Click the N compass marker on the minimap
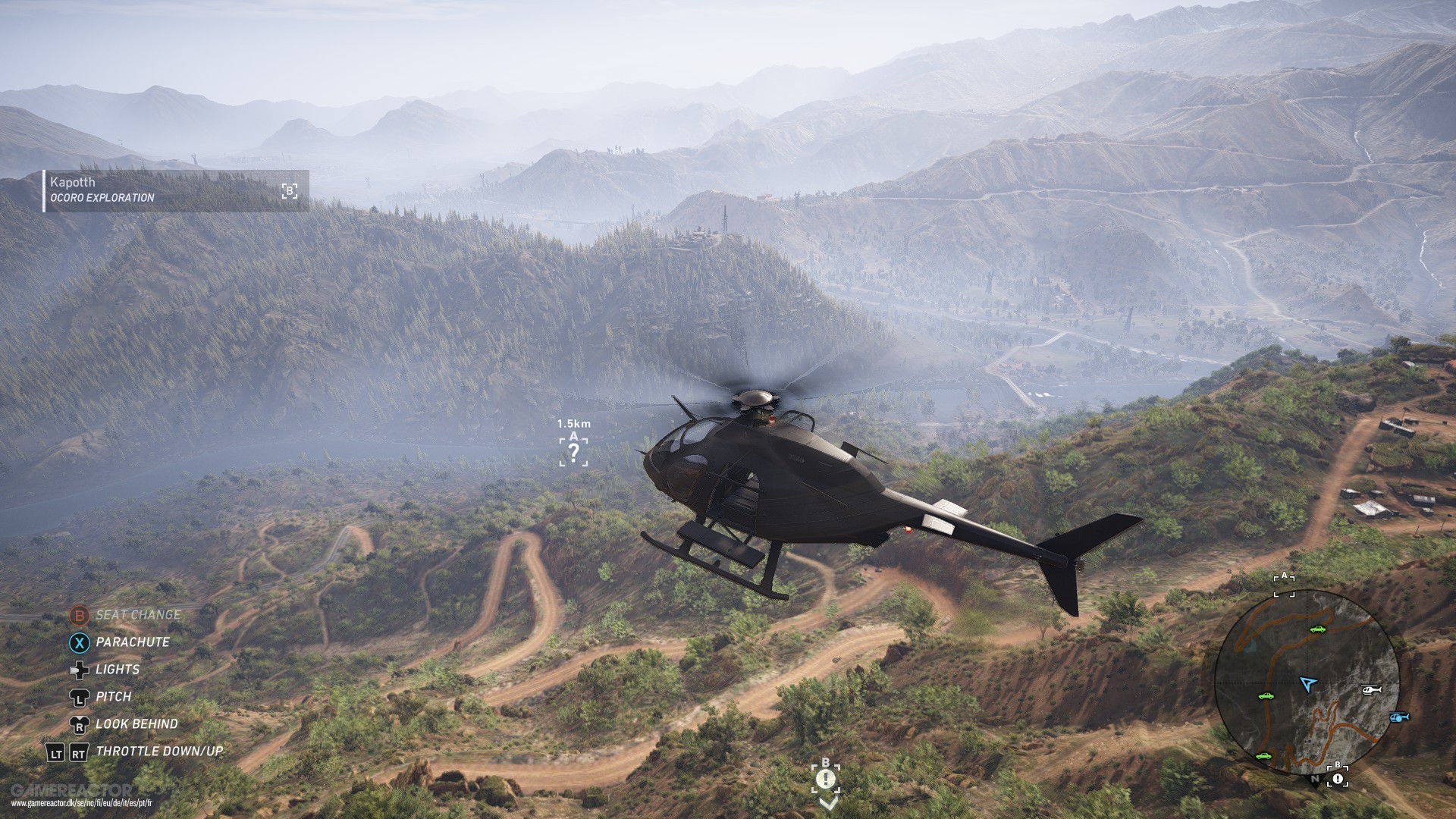Viewport: 1456px width, 819px height. [1314, 780]
